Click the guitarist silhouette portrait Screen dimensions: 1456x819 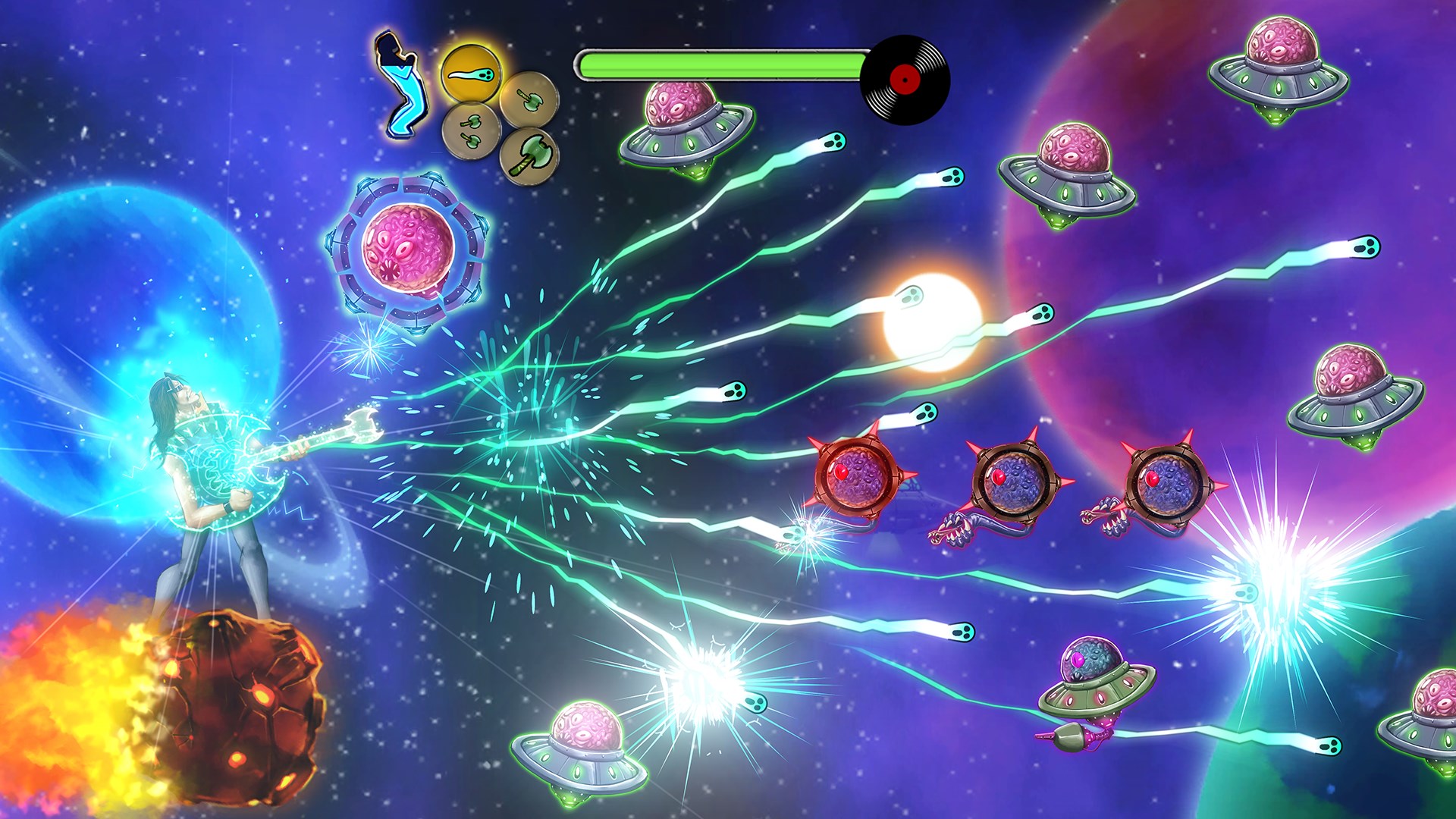pyautogui.click(x=400, y=85)
